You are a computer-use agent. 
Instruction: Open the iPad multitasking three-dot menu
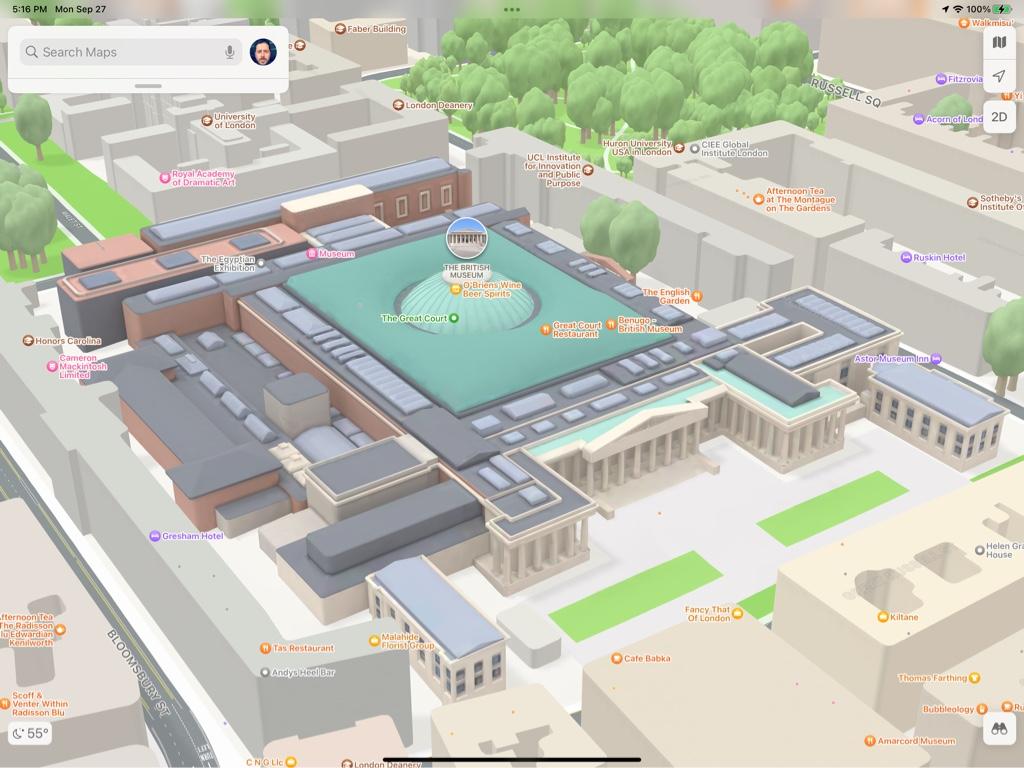coord(512,9)
